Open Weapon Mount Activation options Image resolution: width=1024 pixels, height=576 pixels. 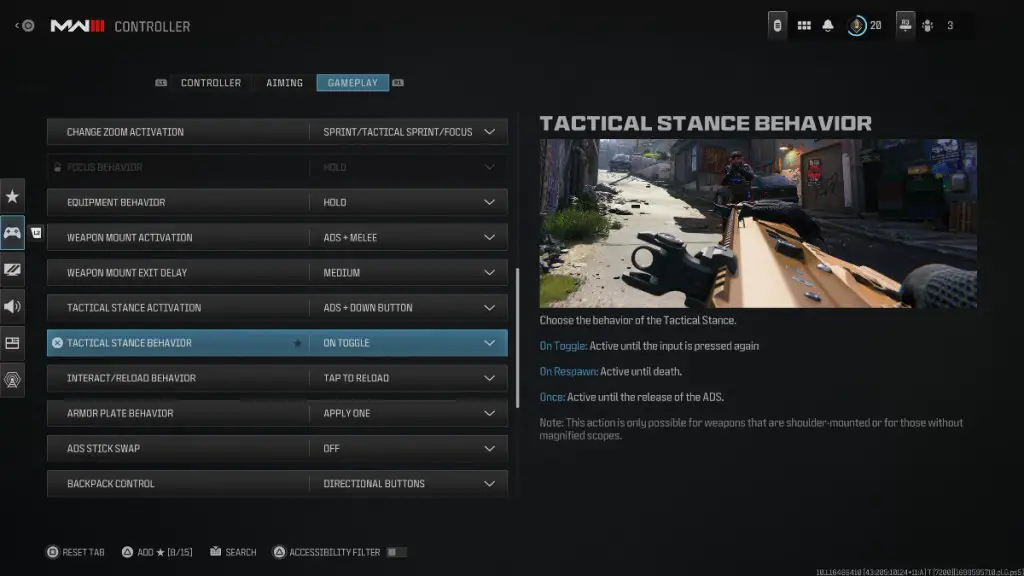[x=408, y=237]
